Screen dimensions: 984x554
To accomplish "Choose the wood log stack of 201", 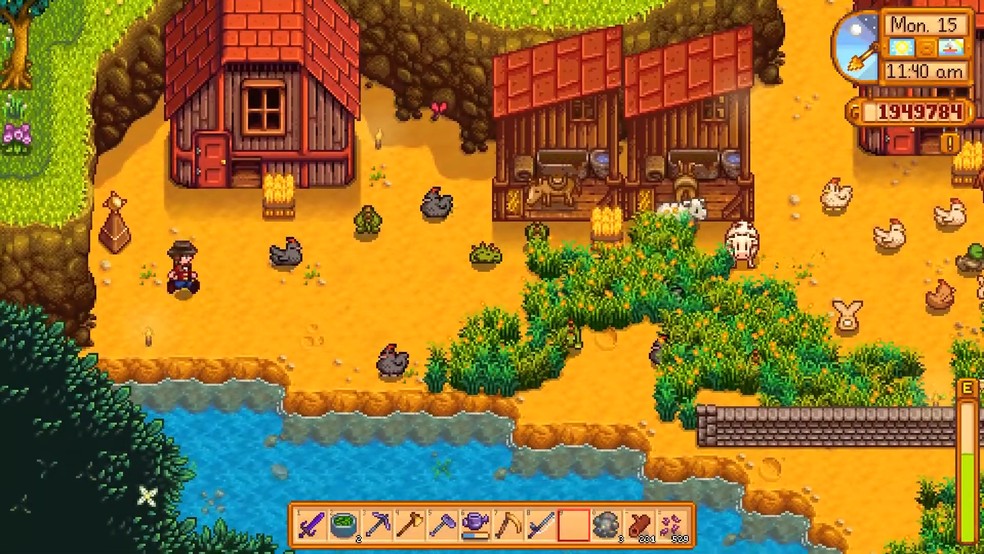I will click(639, 524).
